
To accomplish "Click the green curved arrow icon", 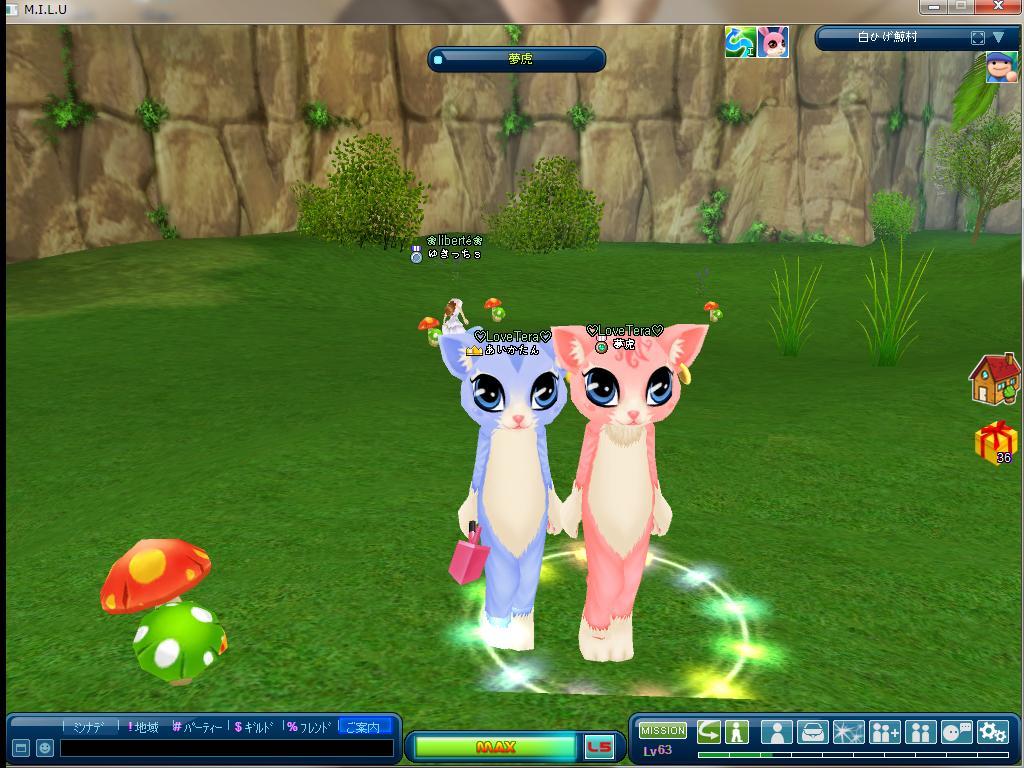I will click(x=709, y=731).
